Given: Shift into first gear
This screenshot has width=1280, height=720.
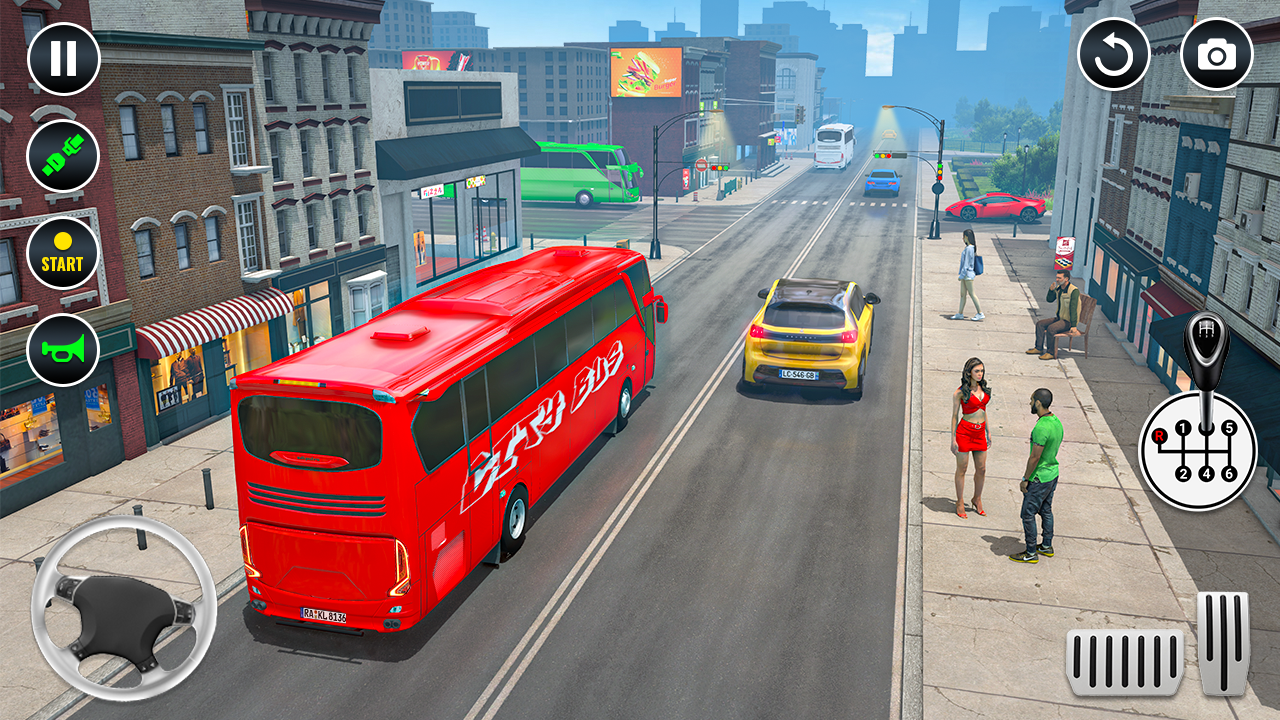Looking at the screenshot, I should point(1183,427).
